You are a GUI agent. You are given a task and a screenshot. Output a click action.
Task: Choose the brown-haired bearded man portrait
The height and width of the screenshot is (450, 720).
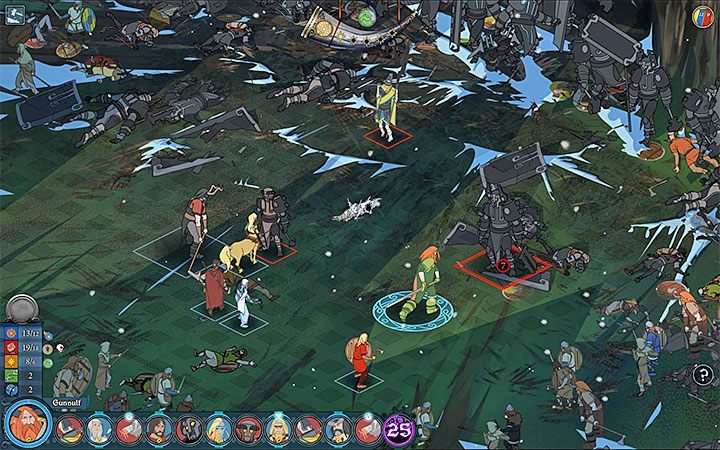(x=158, y=430)
